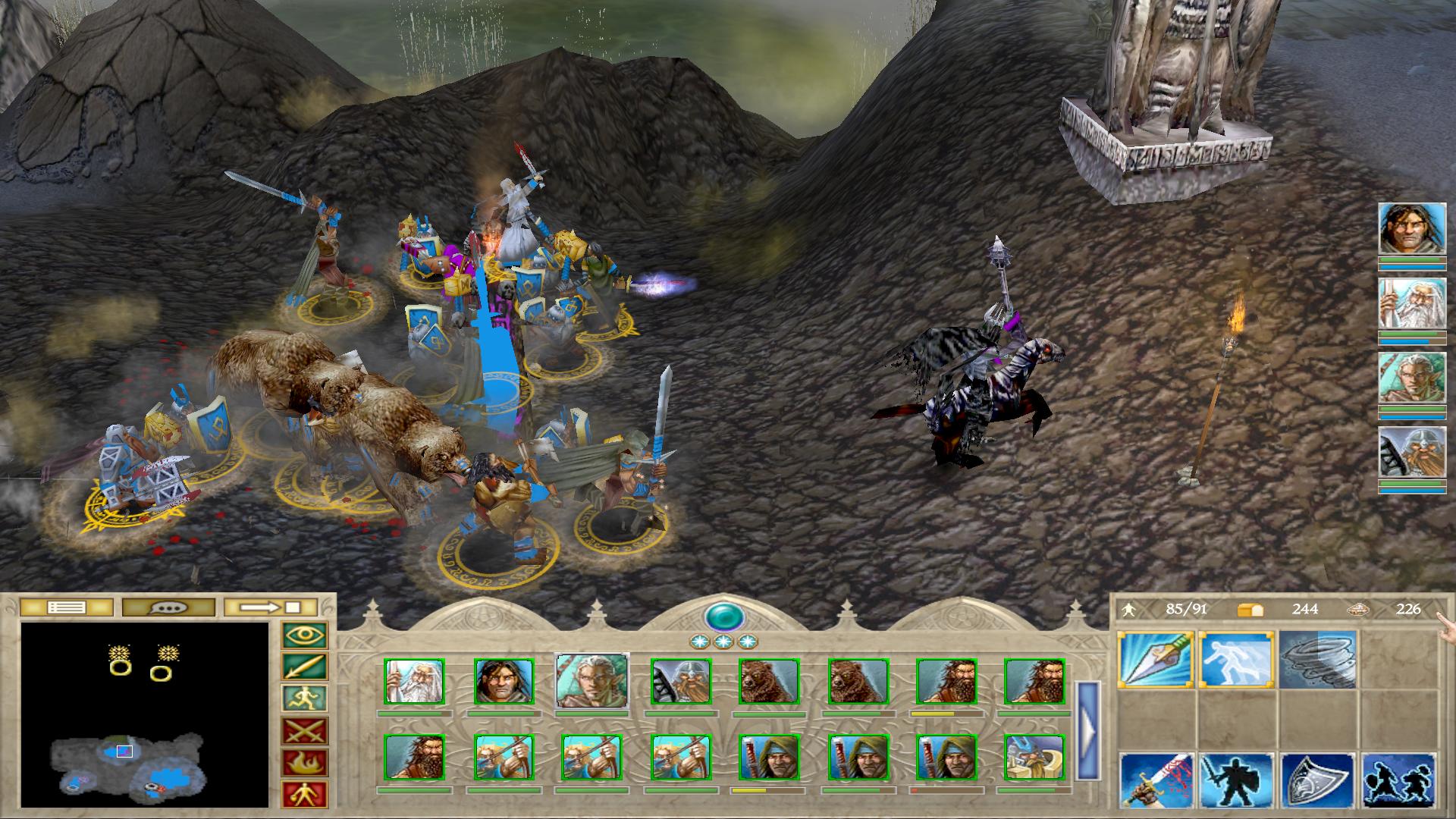This screenshot has width=1456, height=819.
Task: Choose the running figure movement command
Action: (304, 698)
